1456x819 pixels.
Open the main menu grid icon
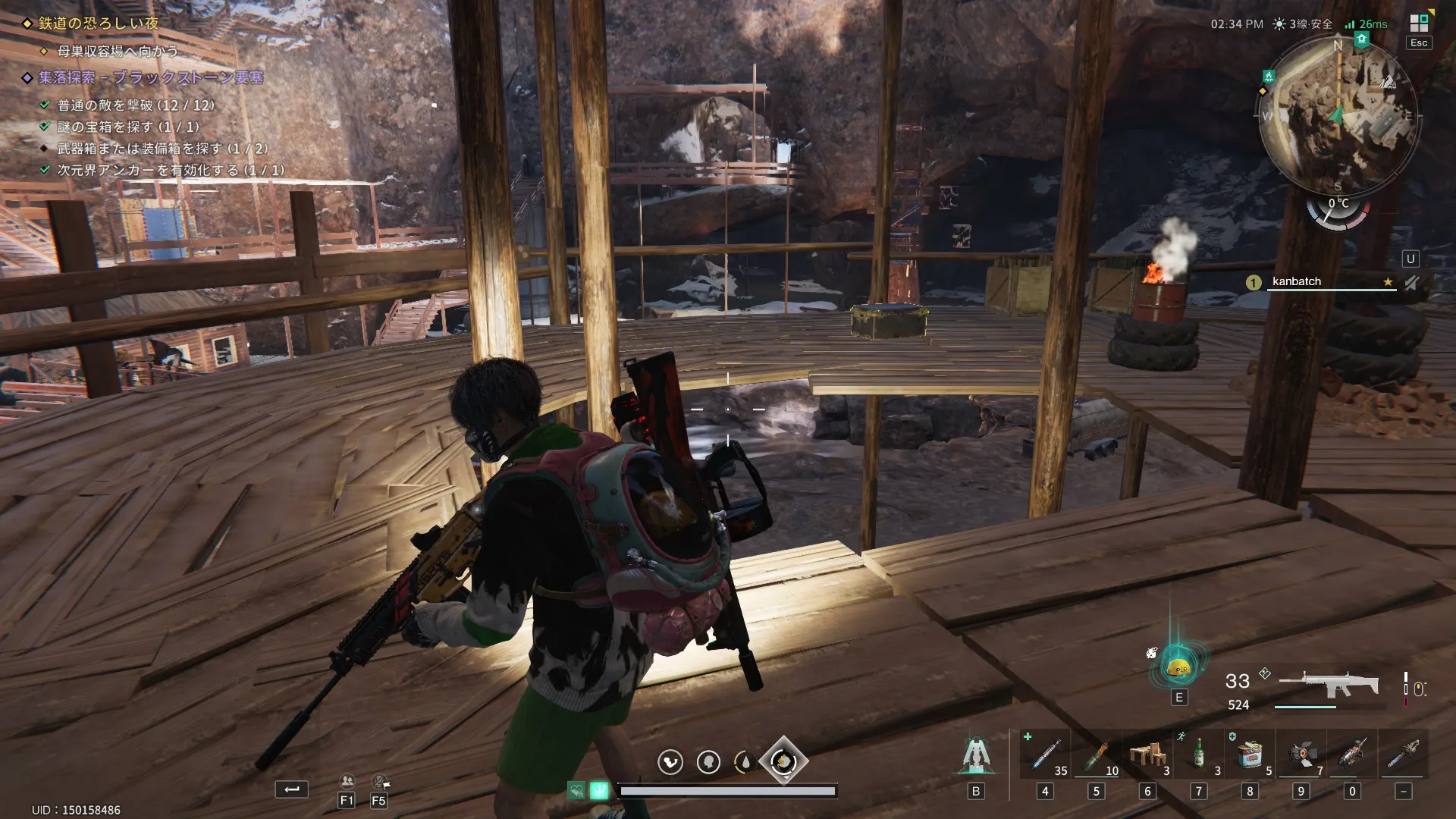coord(1418,24)
